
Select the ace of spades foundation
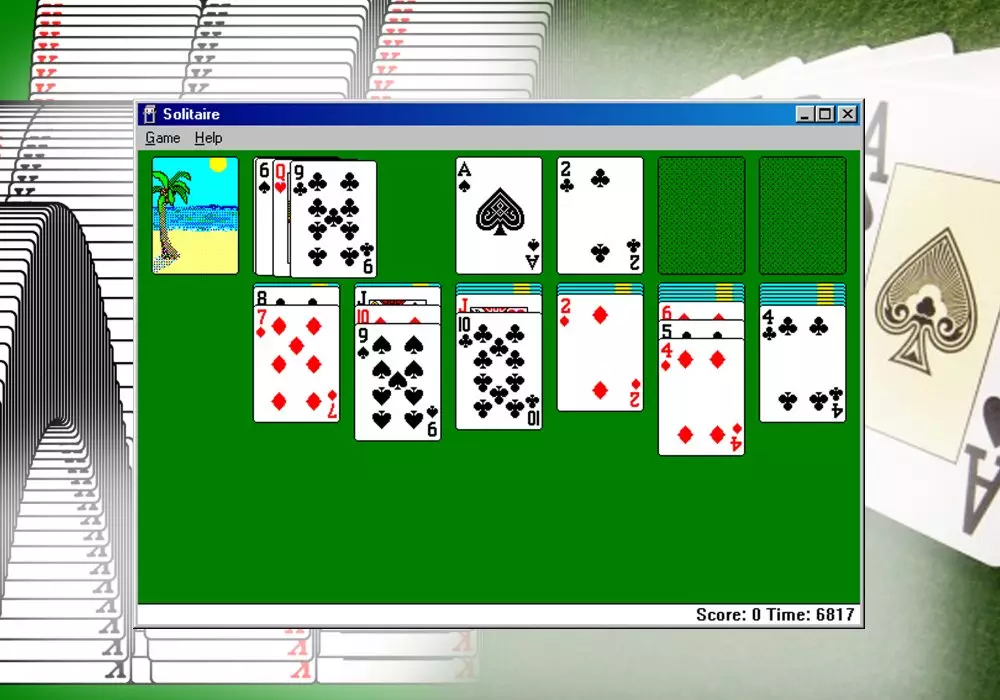click(498, 215)
